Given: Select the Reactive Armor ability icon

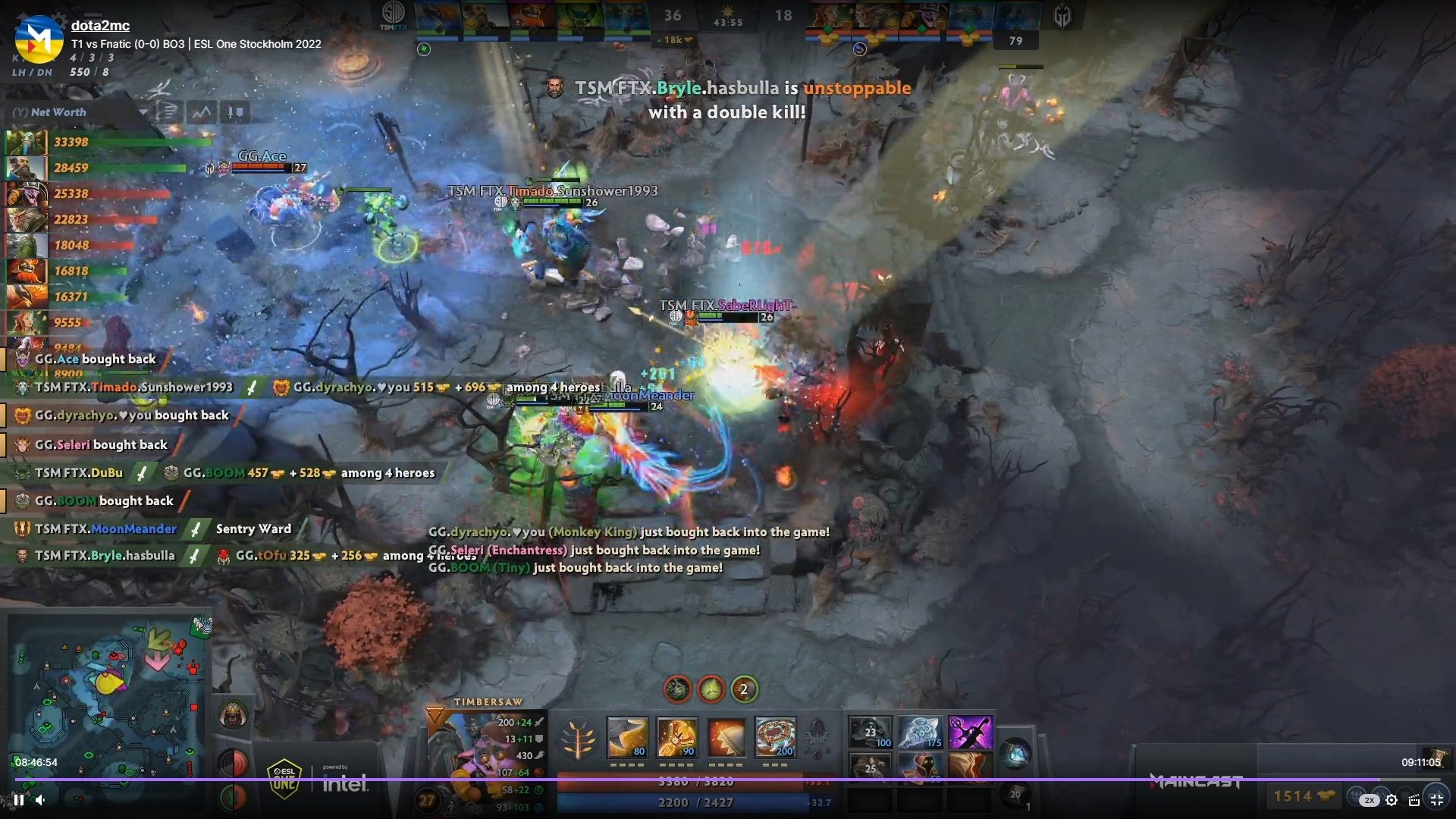Looking at the screenshot, I should coord(726,737).
